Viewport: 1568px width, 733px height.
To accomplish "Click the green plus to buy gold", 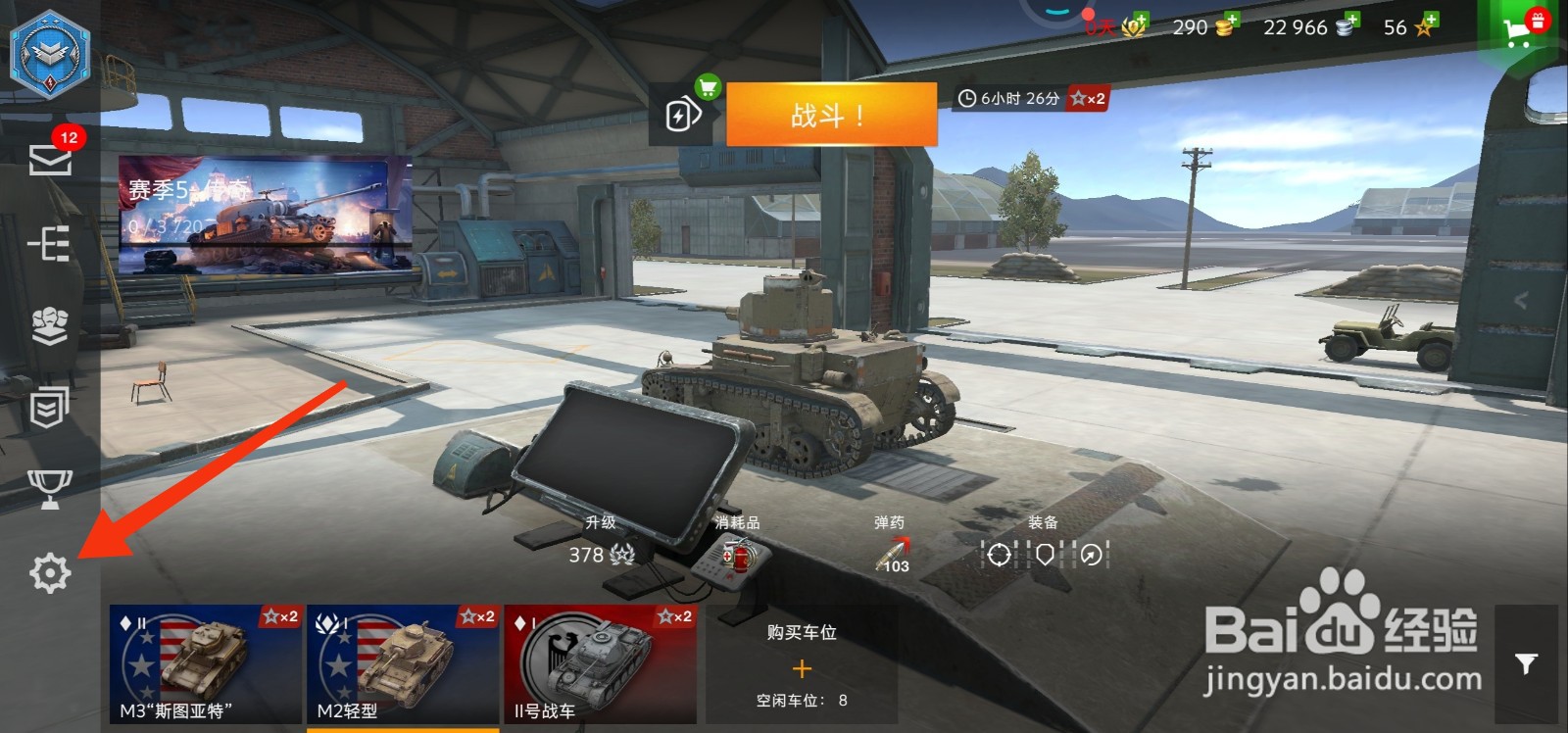I will click(x=1231, y=20).
